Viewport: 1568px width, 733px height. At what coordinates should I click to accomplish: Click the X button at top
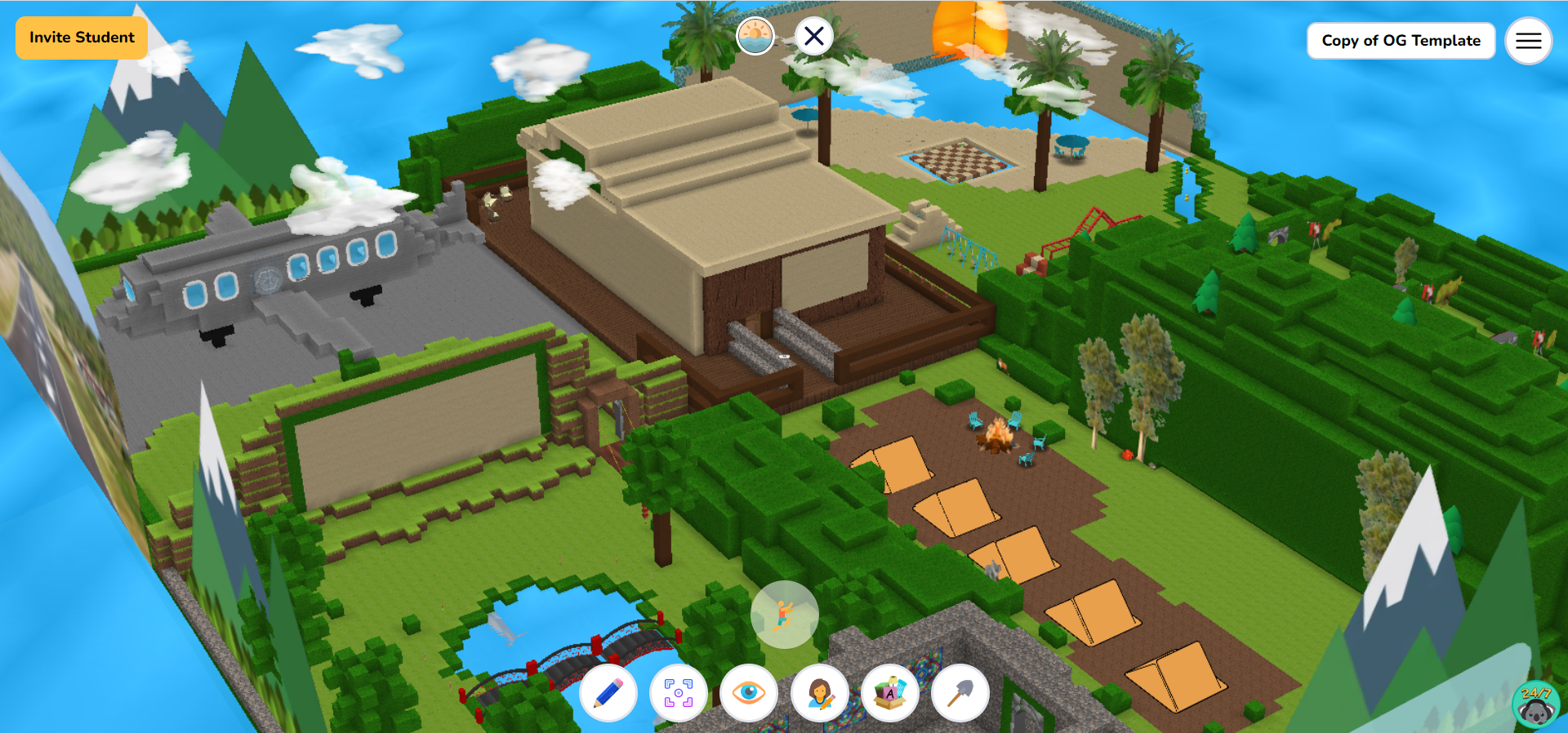tap(813, 35)
